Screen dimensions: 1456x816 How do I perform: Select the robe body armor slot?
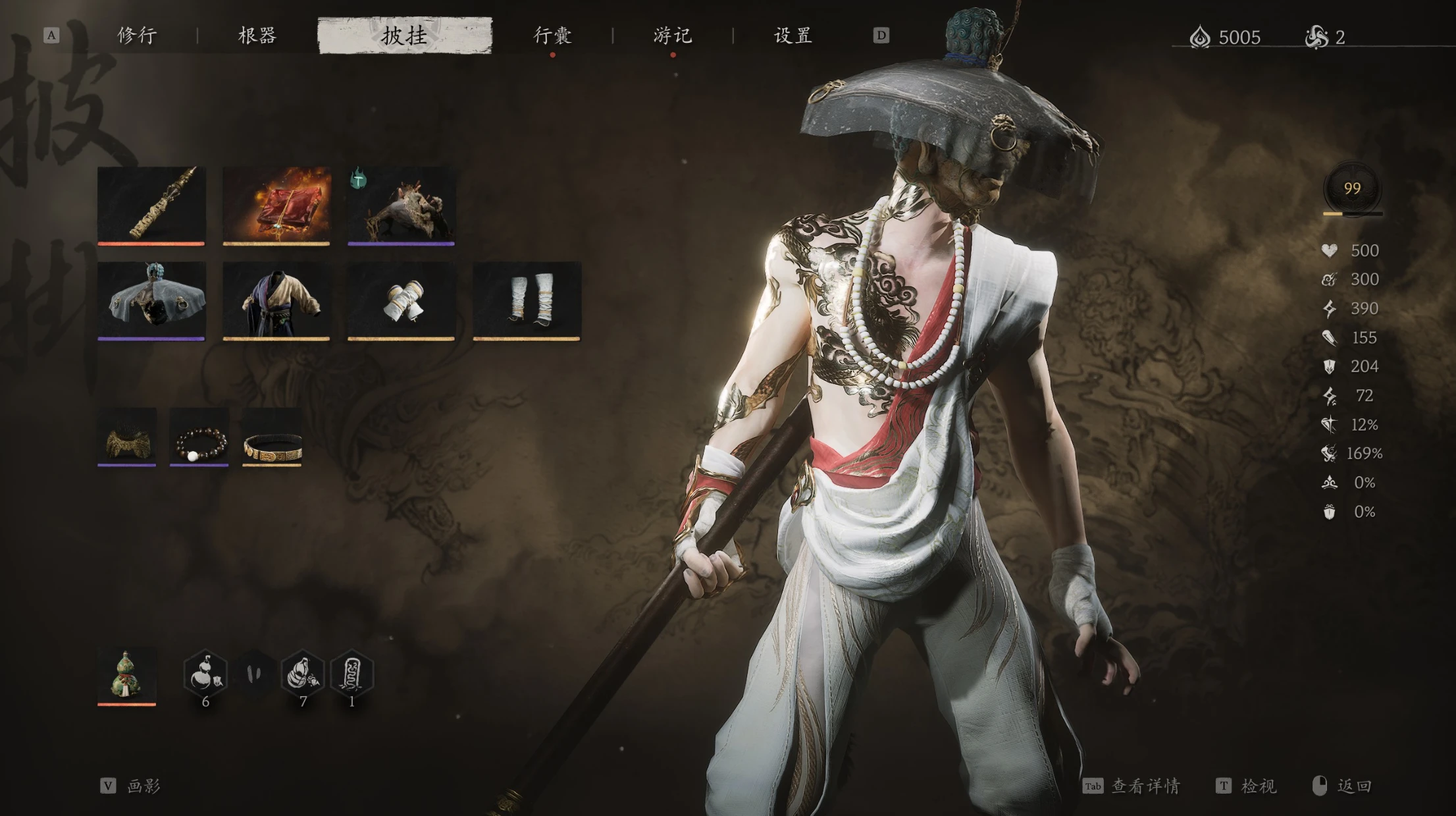pos(276,300)
